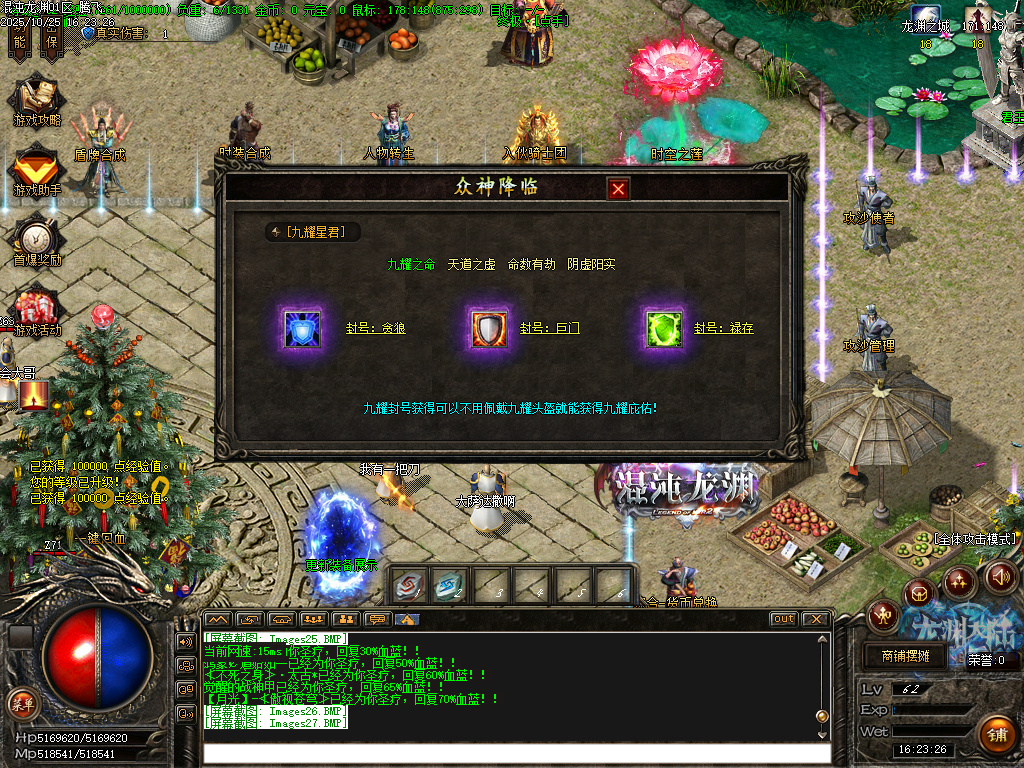Activate the red rune skill in hotbar slot 1
Image resolution: width=1024 pixels, height=768 pixels.
click(x=406, y=585)
